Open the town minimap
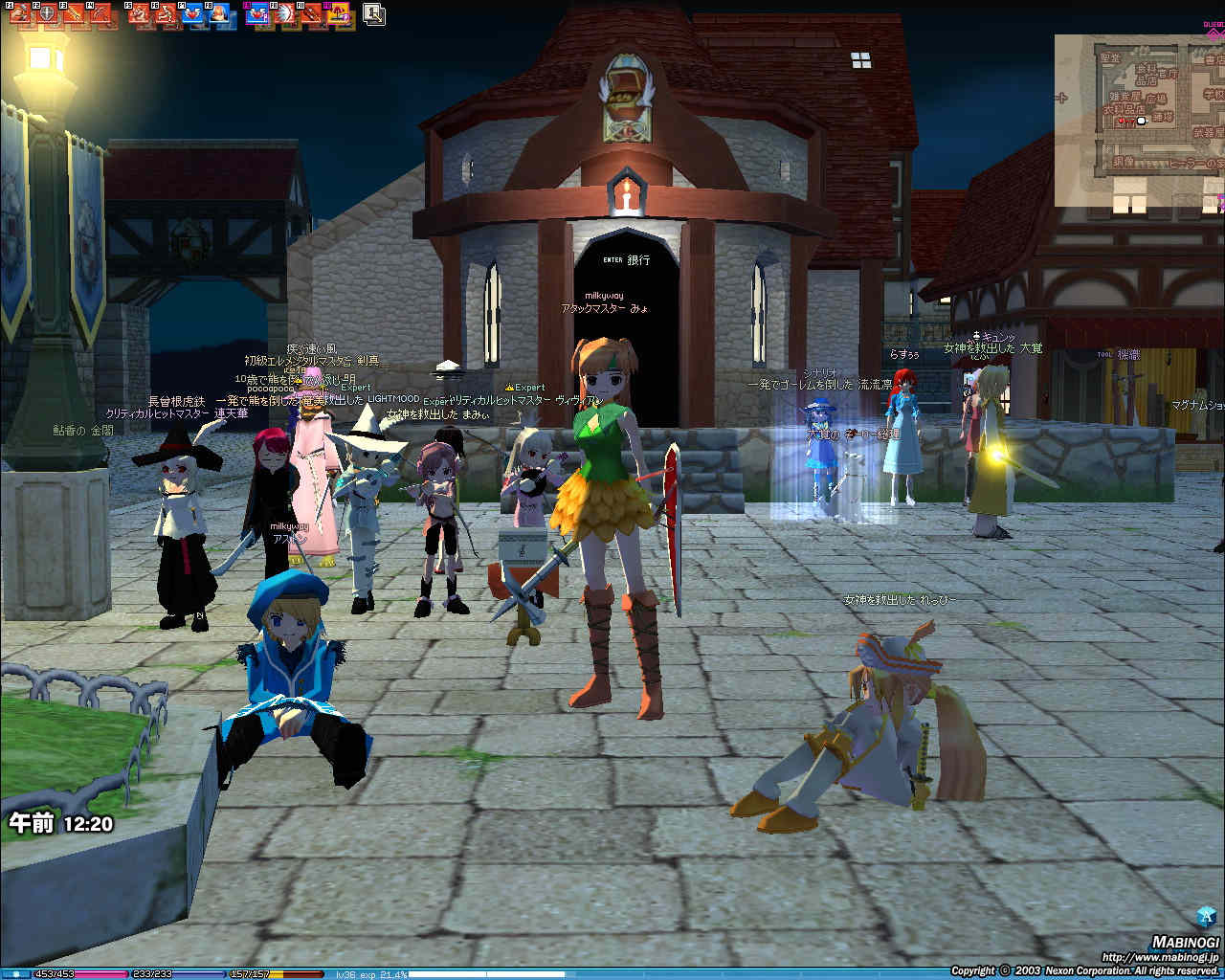Image resolution: width=1225 pixels, height=980 pixels. point(1139,121)
